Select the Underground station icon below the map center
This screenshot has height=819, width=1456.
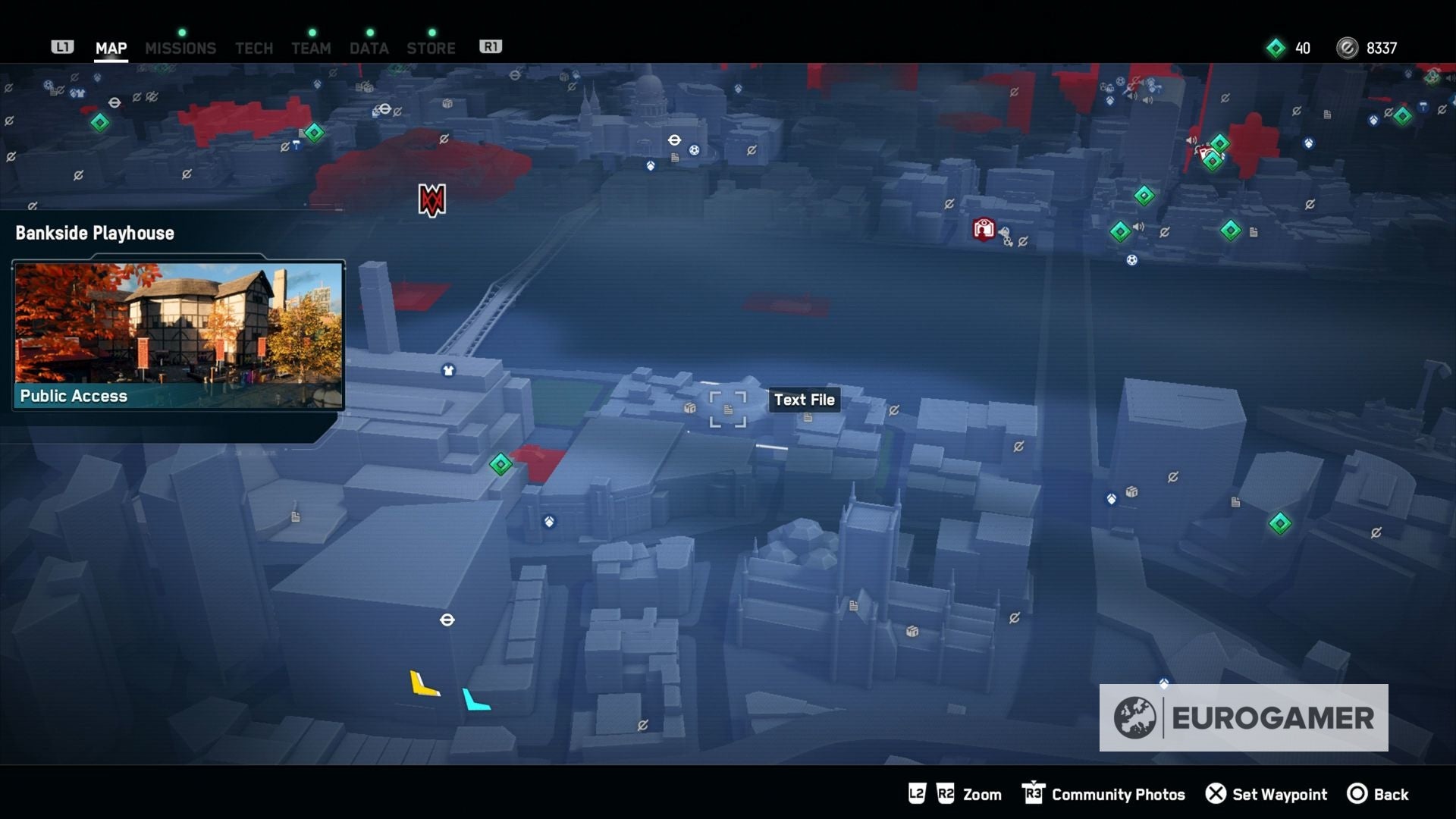pos(448,620)
